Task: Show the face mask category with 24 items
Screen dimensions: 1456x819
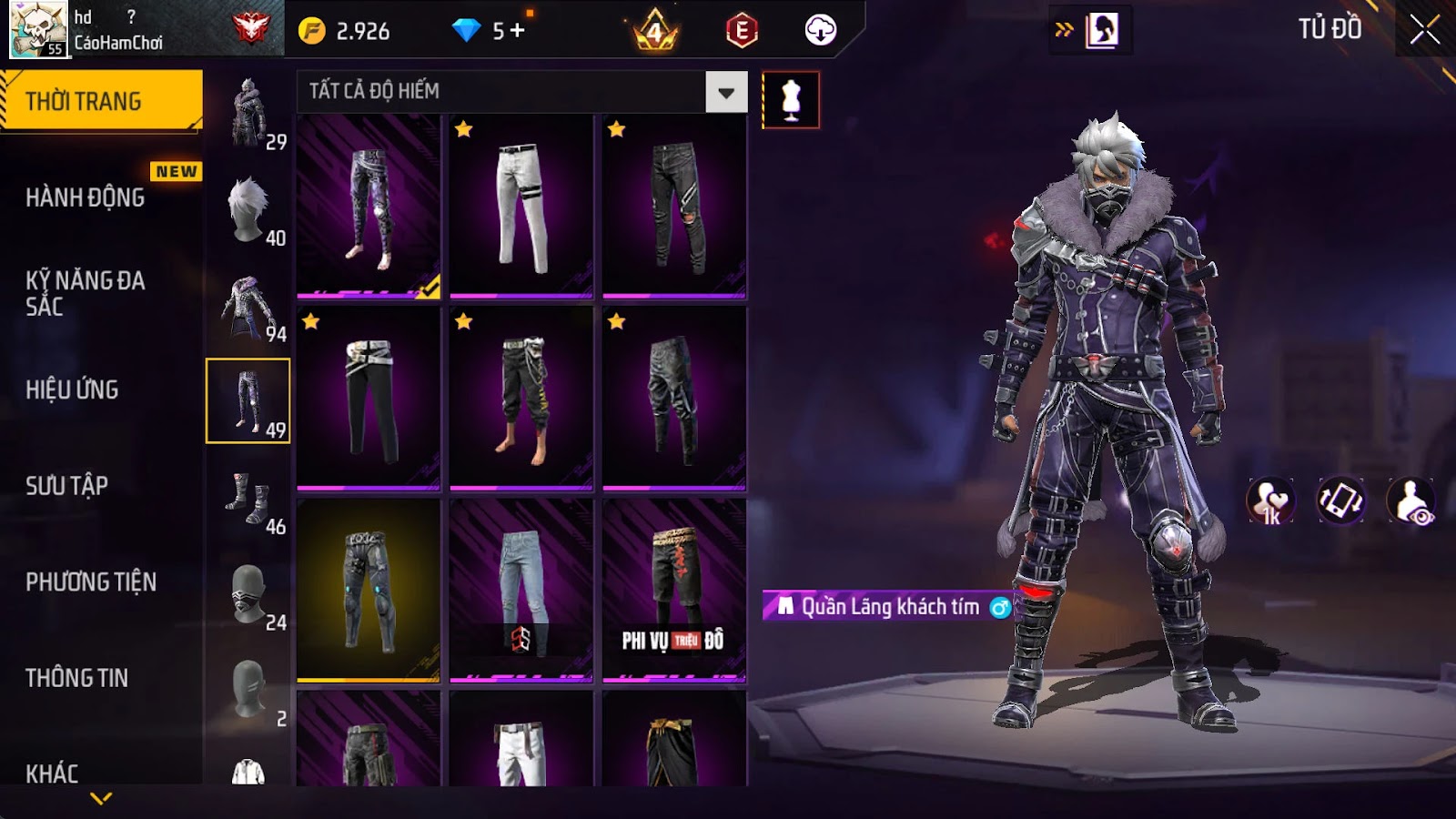Action: [248, 595]
